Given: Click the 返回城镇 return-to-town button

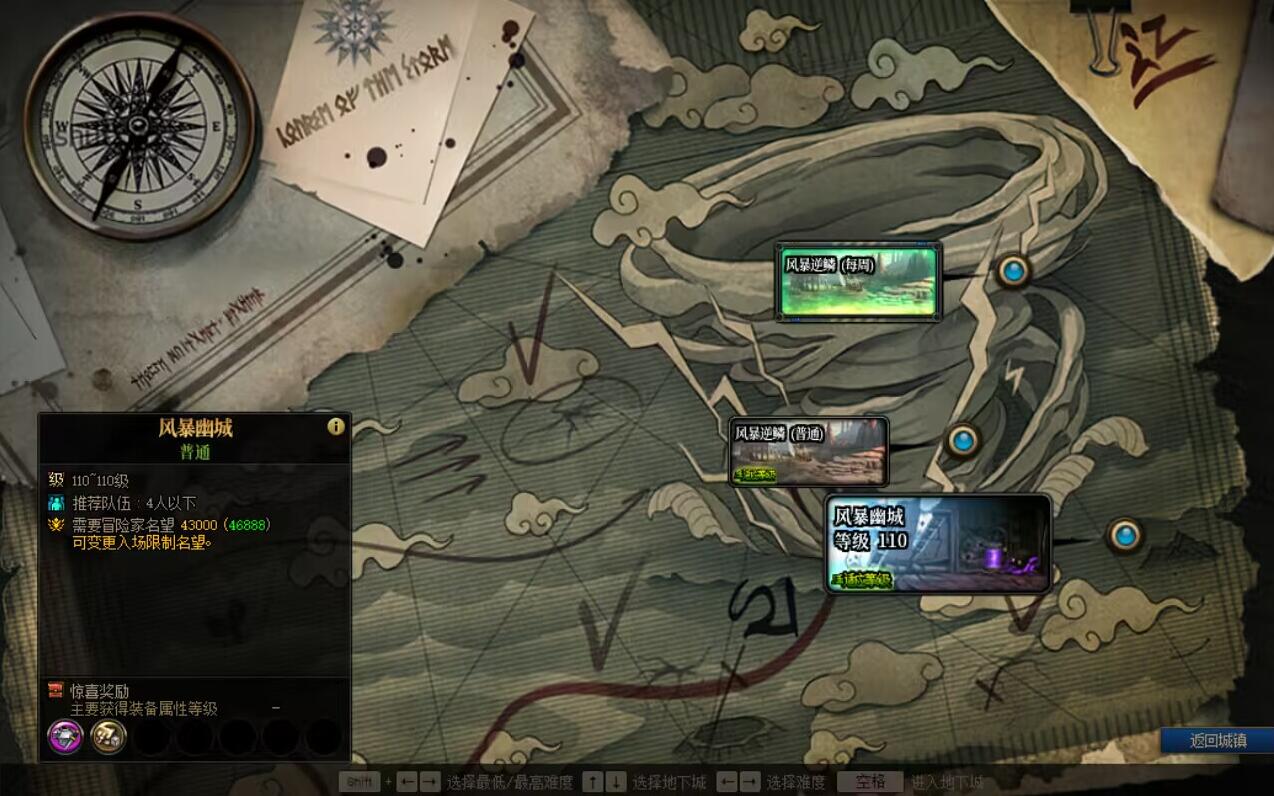Looking at the screenshot, I should pos(1217,741).
